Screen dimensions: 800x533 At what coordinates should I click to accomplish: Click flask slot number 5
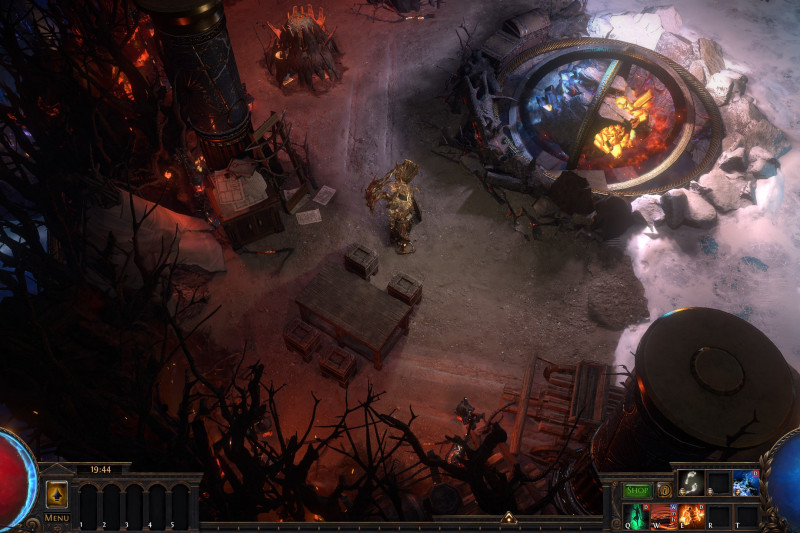[179, 506]
